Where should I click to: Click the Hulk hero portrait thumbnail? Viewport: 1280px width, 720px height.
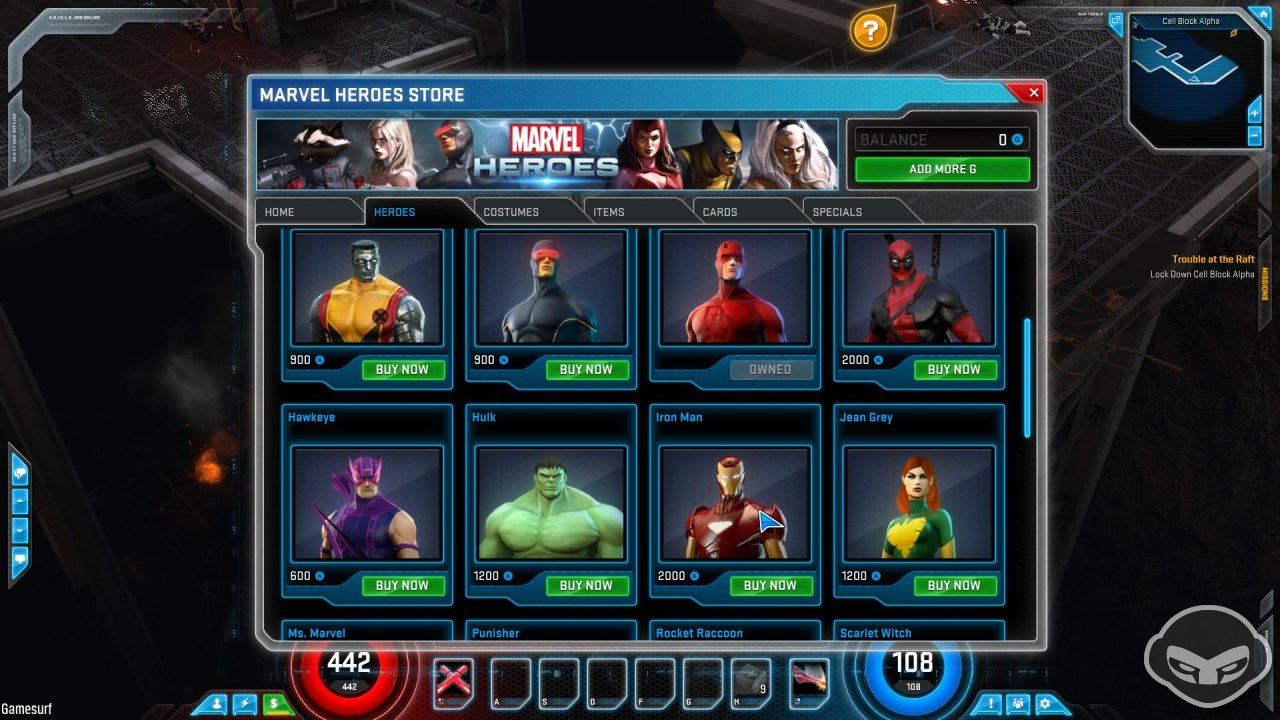(x=549, y=504)
